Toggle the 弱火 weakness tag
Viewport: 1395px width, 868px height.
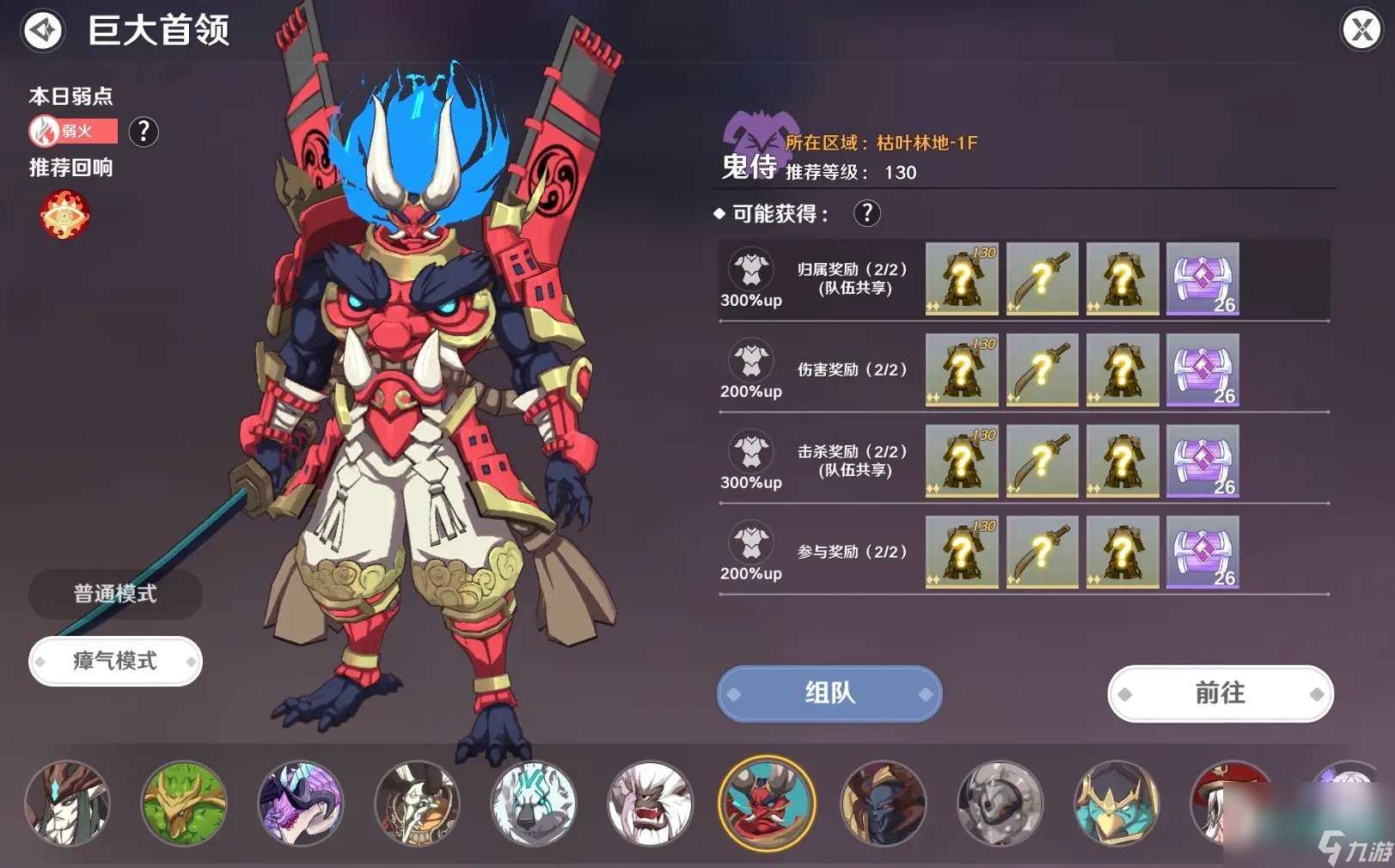(x=75, y=132)
